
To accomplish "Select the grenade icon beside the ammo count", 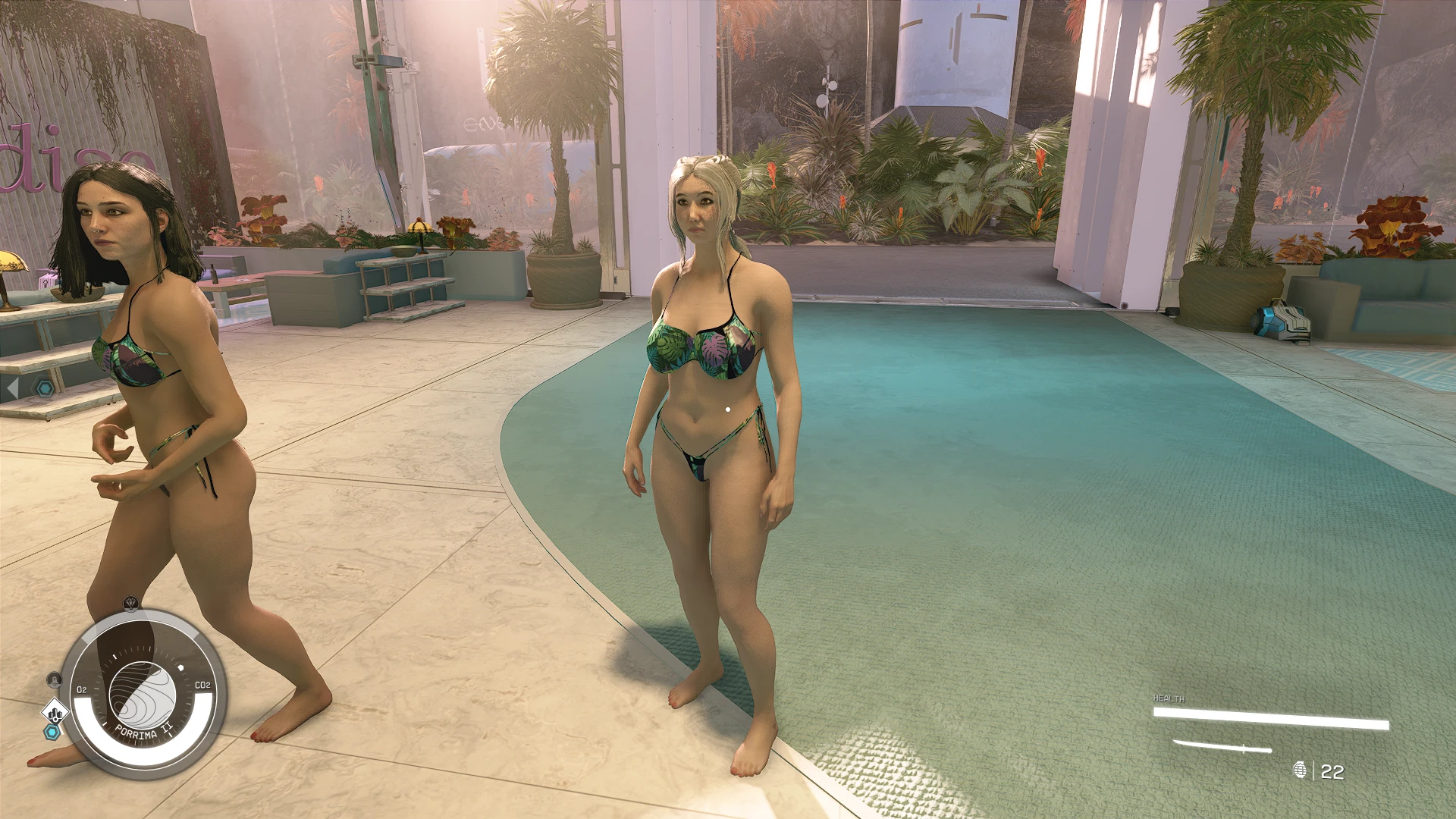I will pos(1300,770).
